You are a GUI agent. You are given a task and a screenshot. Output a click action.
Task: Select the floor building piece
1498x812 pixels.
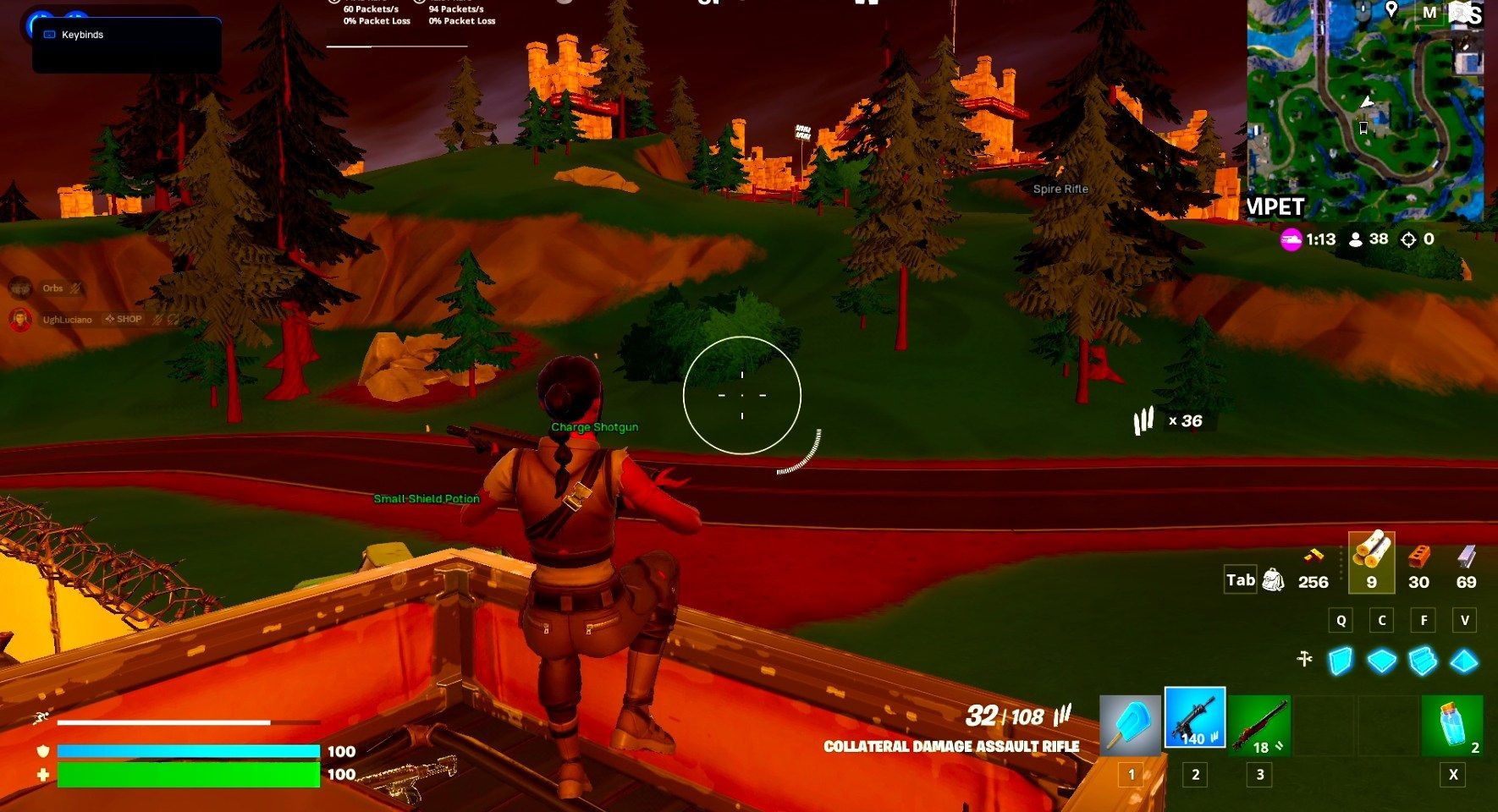coord(1382,661)
